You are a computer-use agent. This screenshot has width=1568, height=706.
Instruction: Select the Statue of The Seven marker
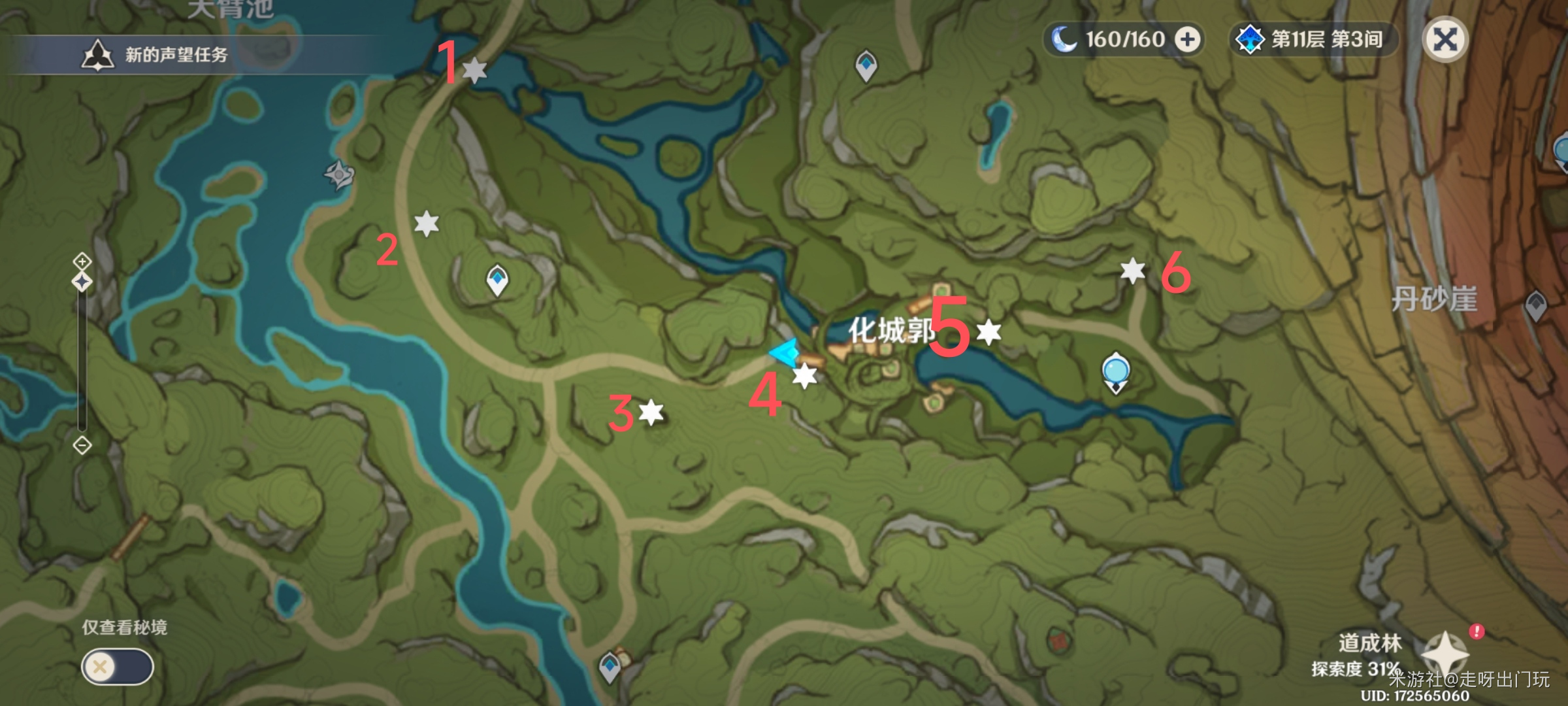1115,371
